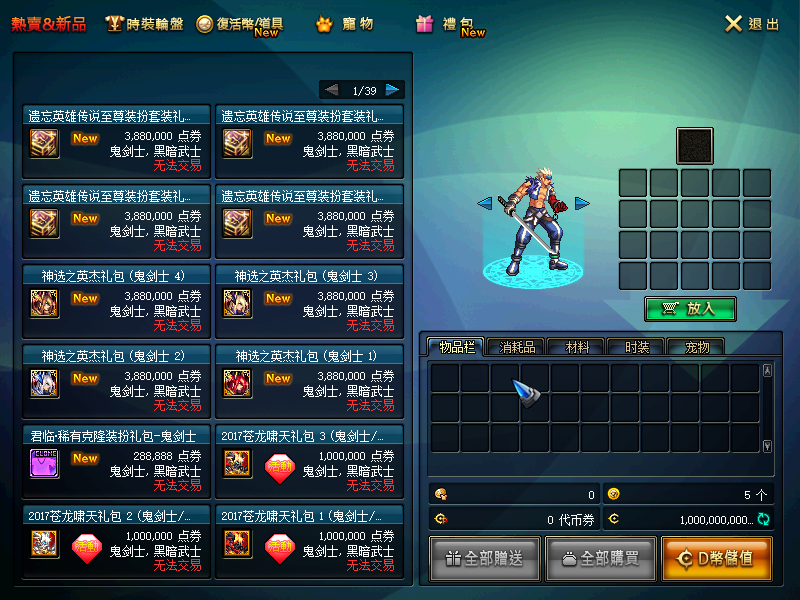Open the 时装 inventory tab

(636, 347)
